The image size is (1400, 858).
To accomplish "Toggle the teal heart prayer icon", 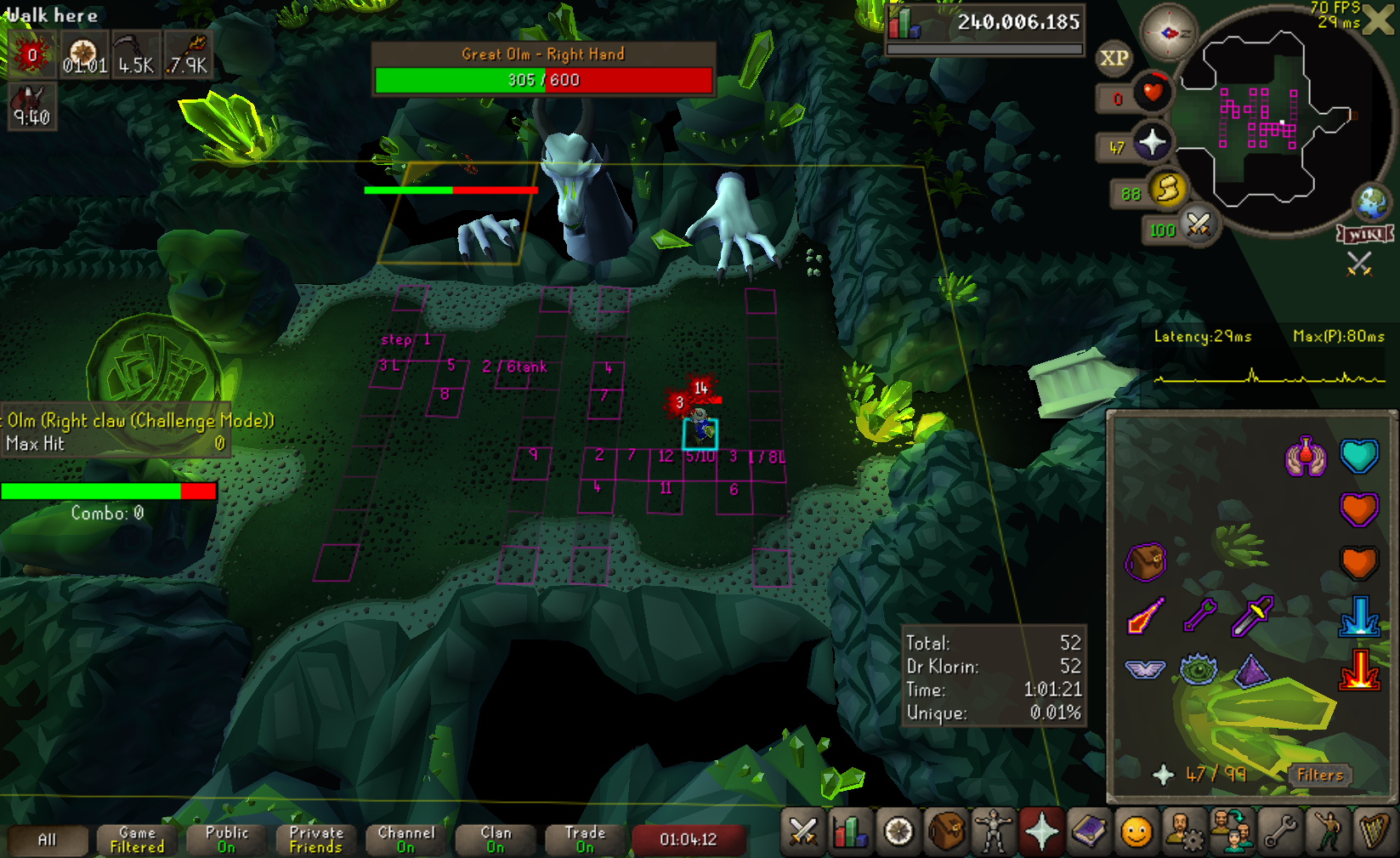I will pyautogui.click(x=1358, y=456).
